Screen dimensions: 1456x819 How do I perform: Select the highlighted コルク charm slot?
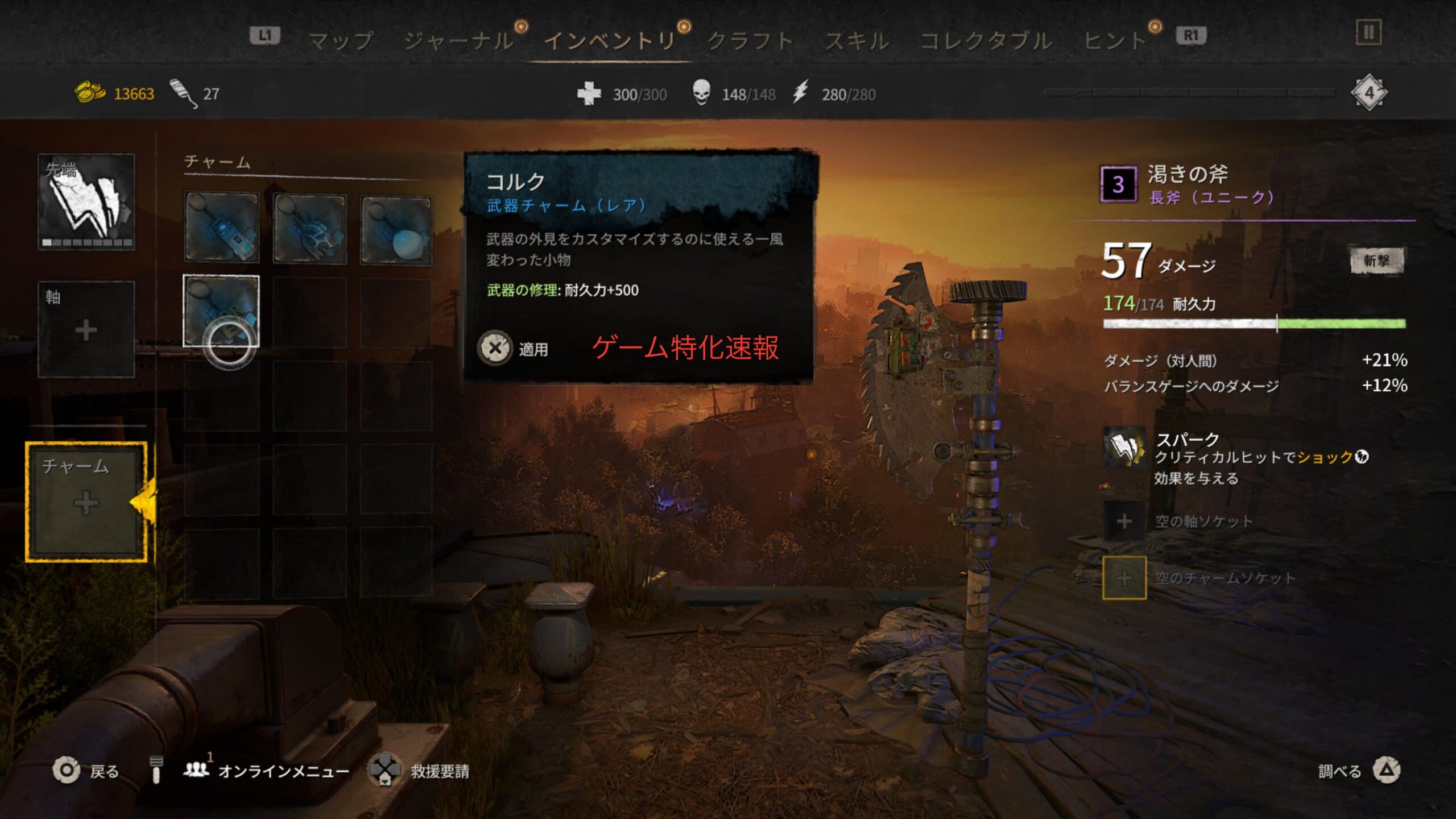(221, 311)
